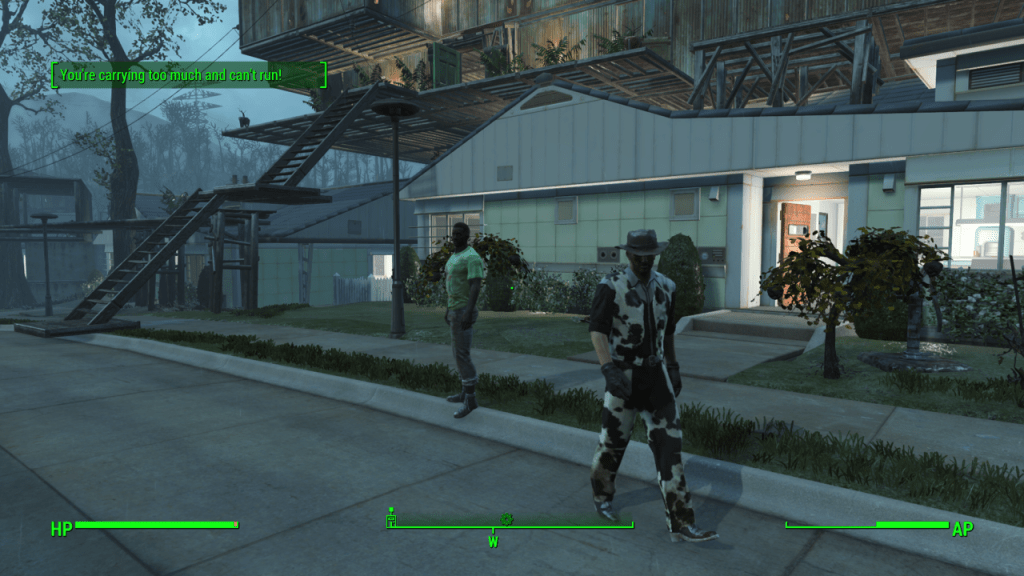Click the gear-shaped marker on the compass
Screen dimensions: 1024x576
pos(506,519)
